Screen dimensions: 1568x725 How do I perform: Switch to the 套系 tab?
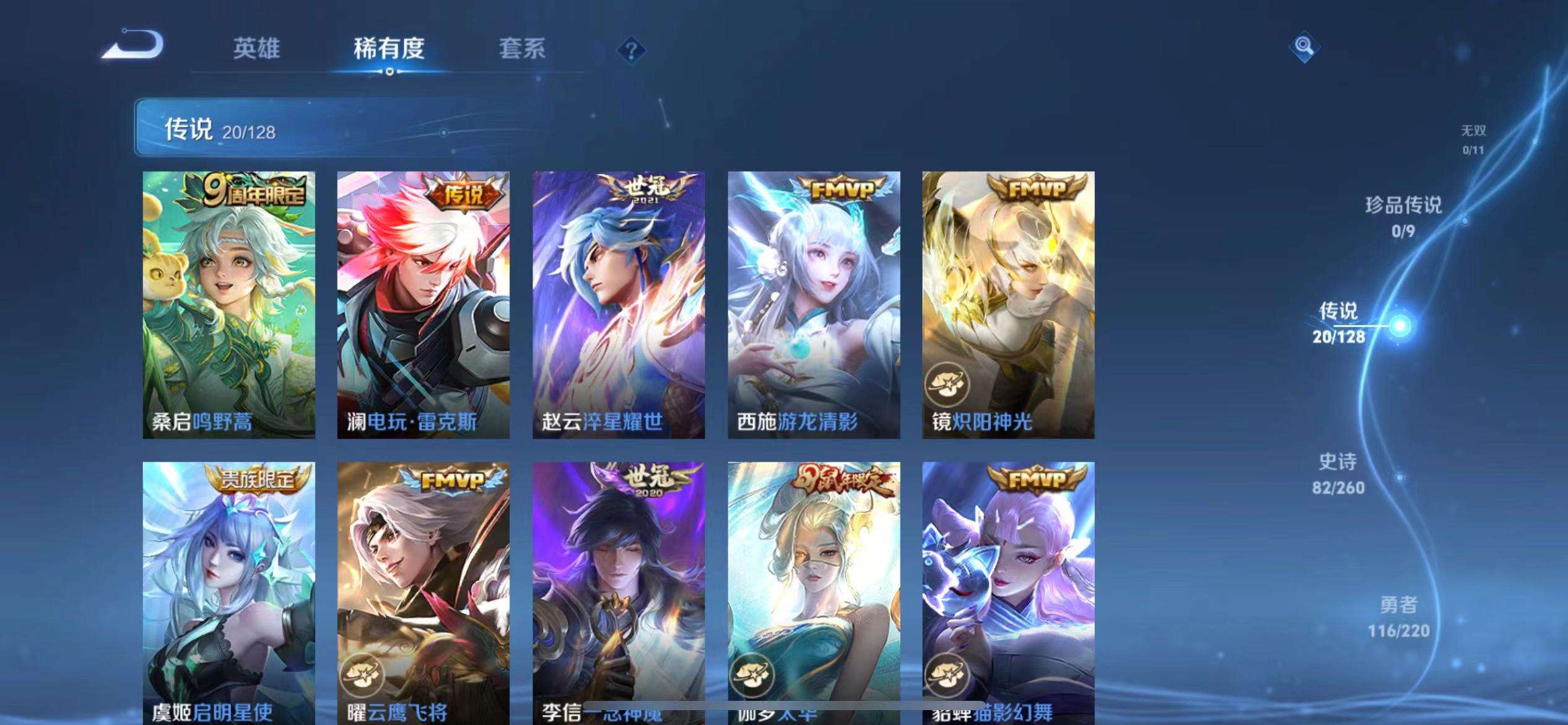click(523, 50)
